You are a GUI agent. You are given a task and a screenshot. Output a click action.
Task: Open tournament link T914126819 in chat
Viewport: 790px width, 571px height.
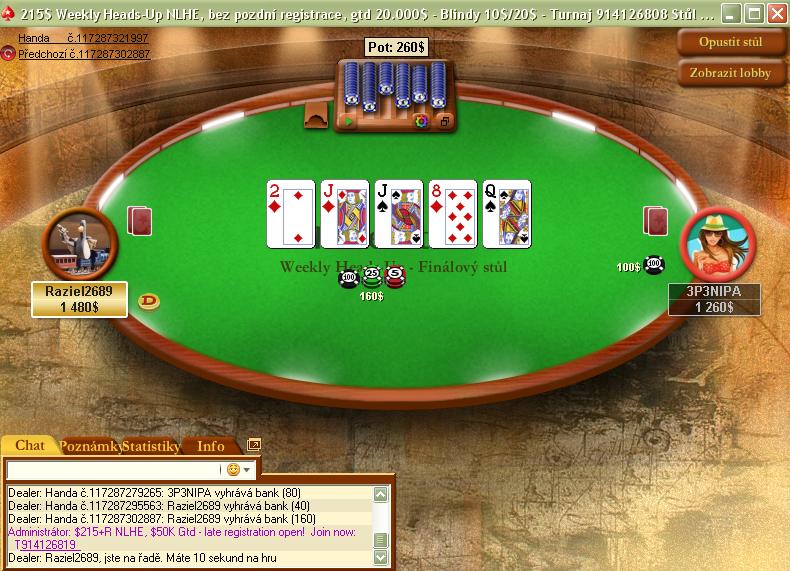coord(45,545)
